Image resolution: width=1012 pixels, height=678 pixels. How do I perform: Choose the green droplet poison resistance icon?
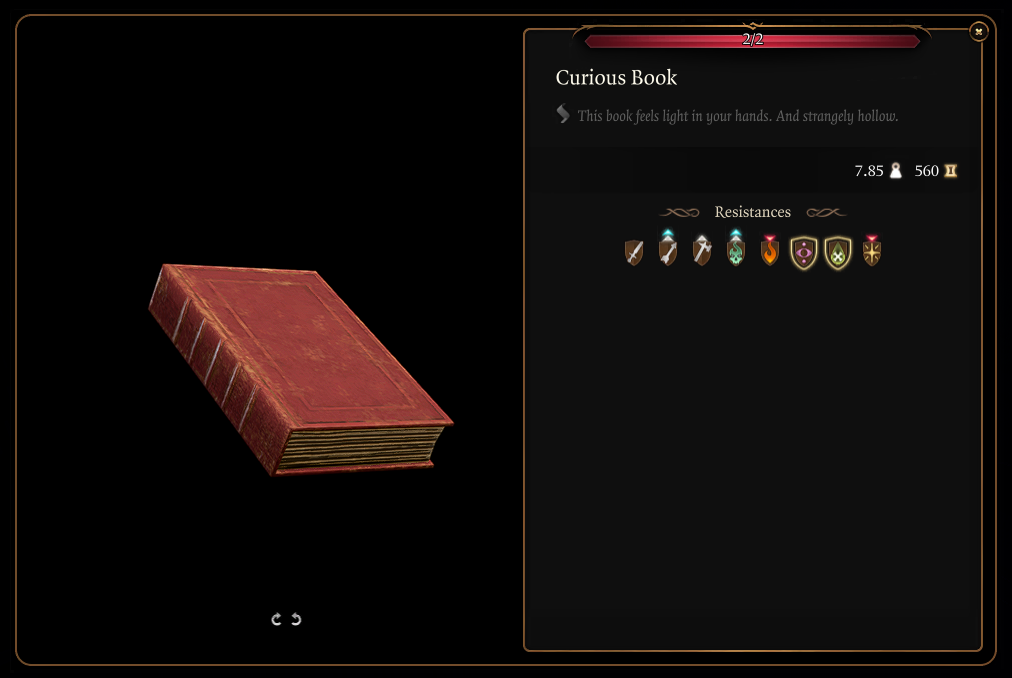click(x=838, y=253)
